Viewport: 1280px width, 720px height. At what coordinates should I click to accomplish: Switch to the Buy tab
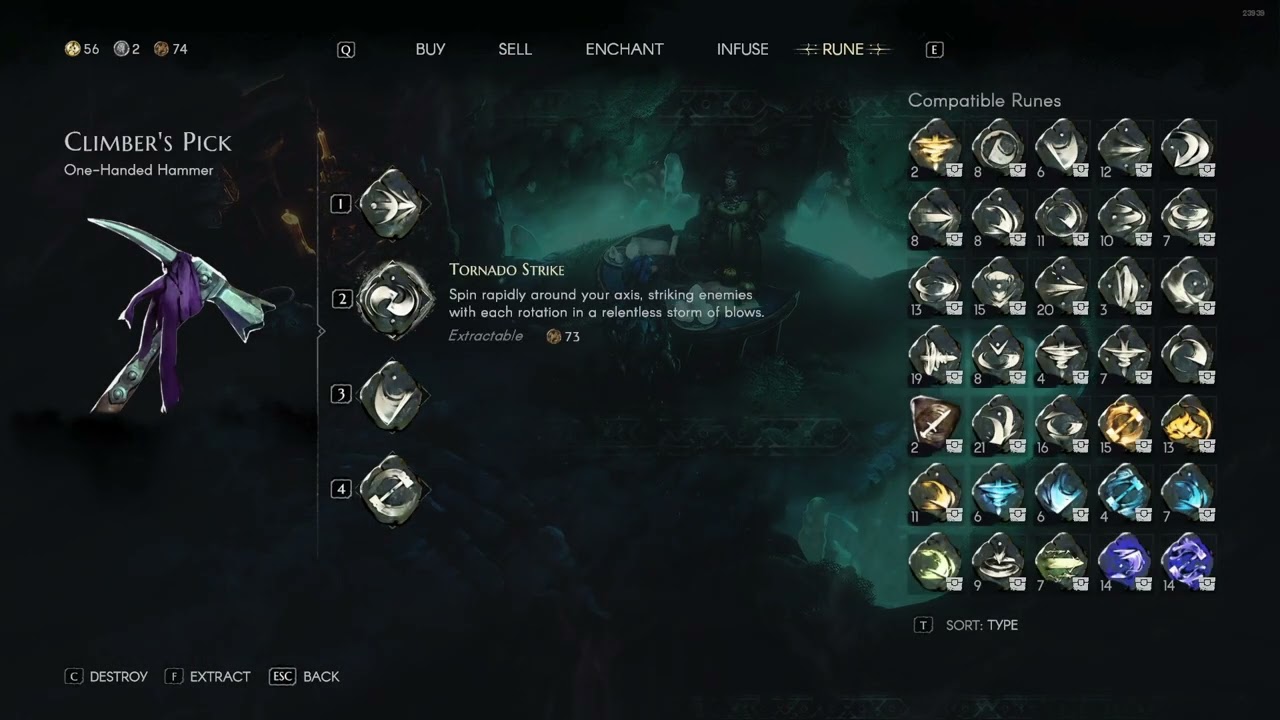pyautogui.click(x=430, y=49)
